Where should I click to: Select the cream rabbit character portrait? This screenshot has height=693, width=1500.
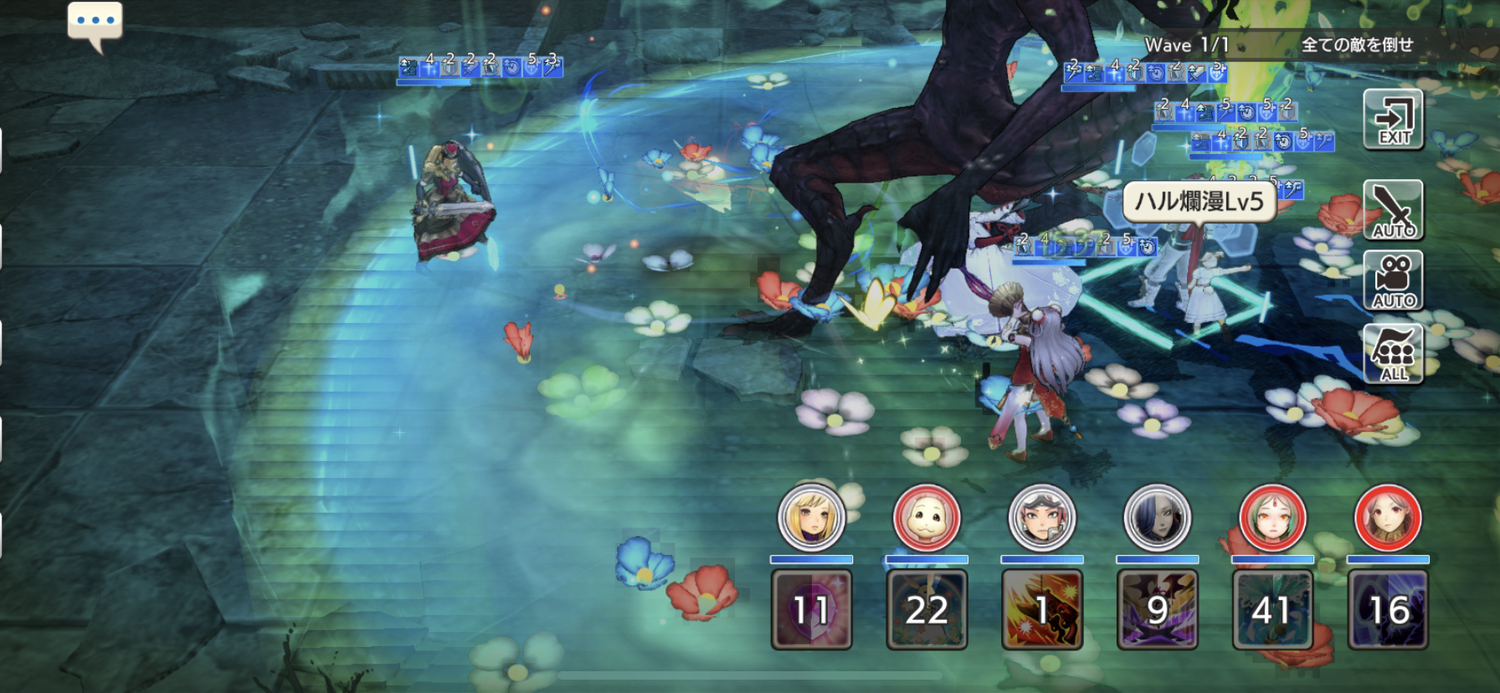coord(926,518)
